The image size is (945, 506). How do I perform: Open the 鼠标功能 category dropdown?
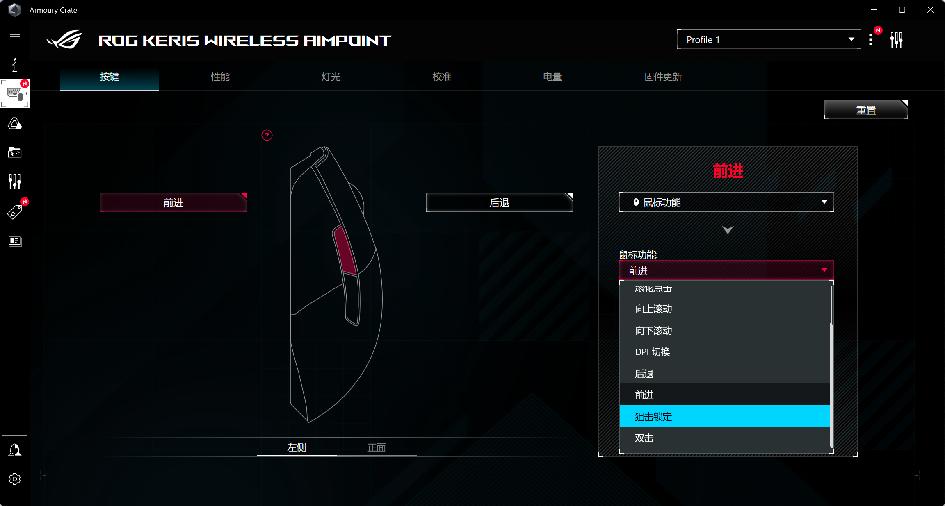(x=726, y=202)
